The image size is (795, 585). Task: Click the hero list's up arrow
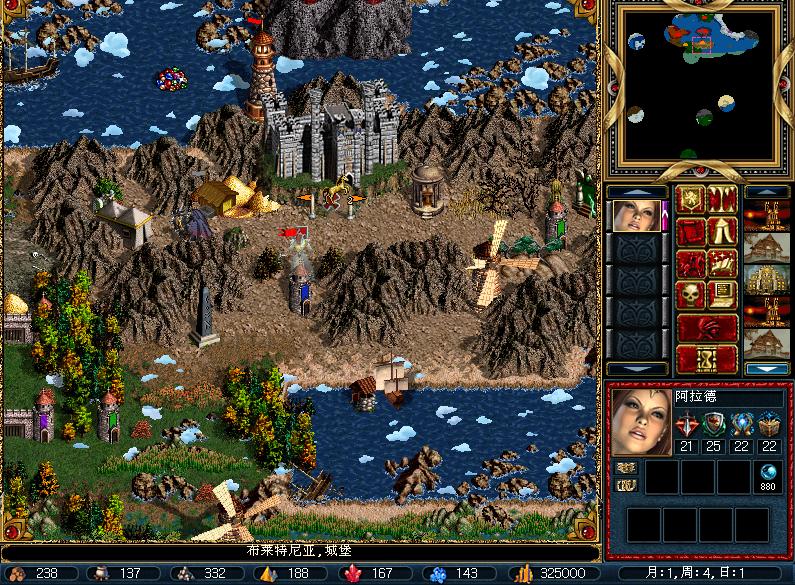point(637,191)
